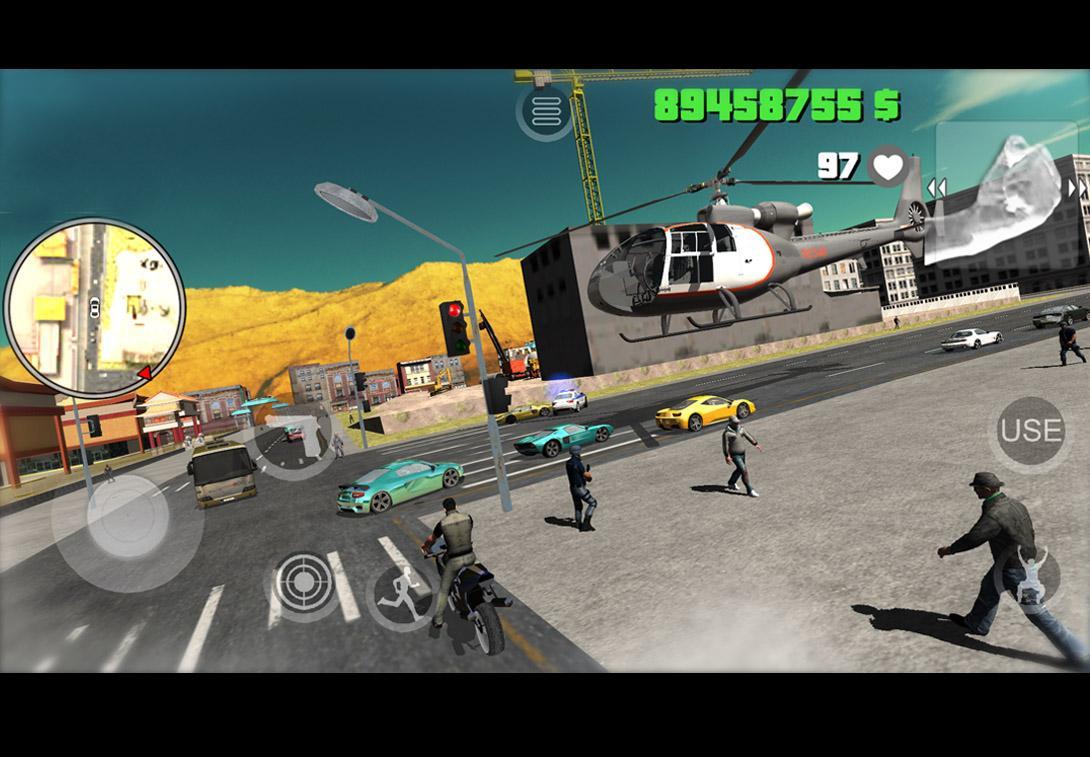Activate the crosshair aim button
Image resolution: width=1090 pixels, height=757 pixels.
304,582
